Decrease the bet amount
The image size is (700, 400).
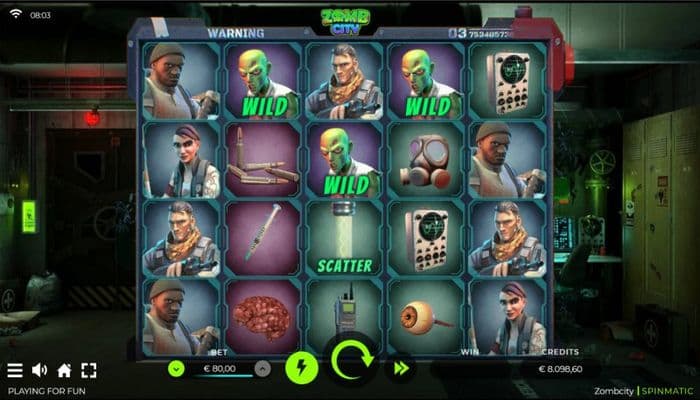tap(176, 368)
